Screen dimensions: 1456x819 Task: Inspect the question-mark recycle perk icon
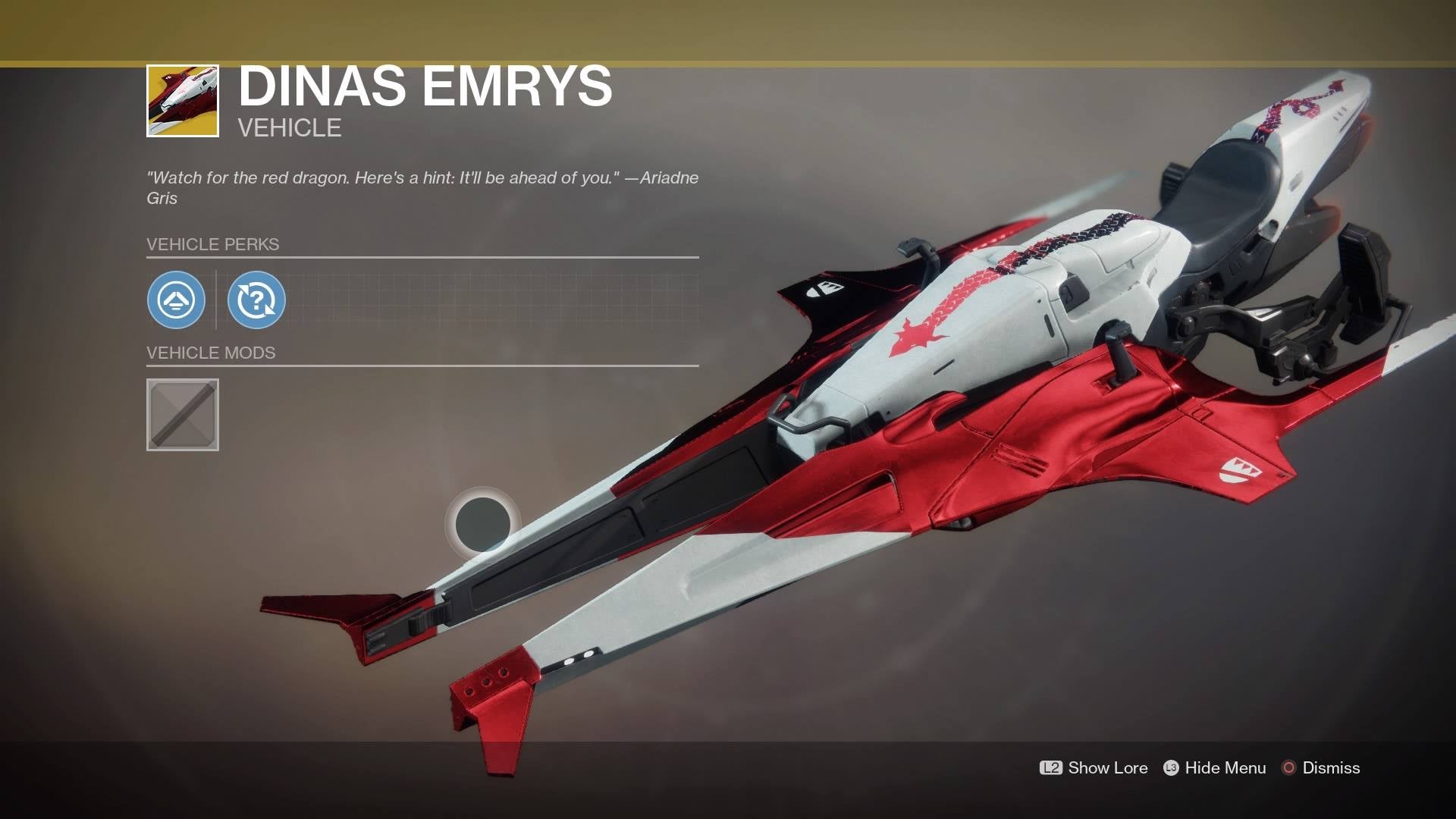pos(256,301)
